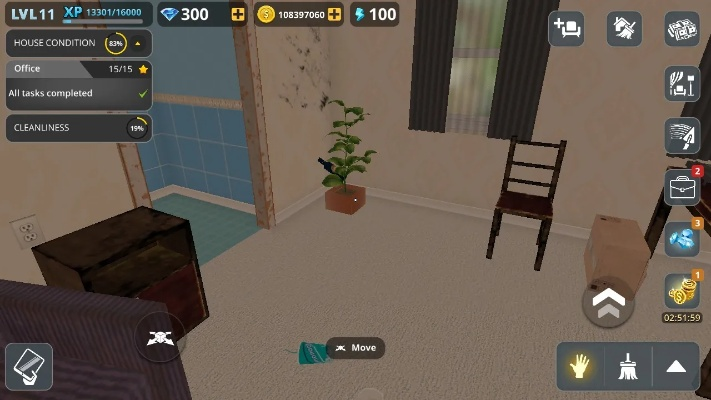Open the tablet icon in the corner
Viewport: 711px width, 400px height.
27,366
